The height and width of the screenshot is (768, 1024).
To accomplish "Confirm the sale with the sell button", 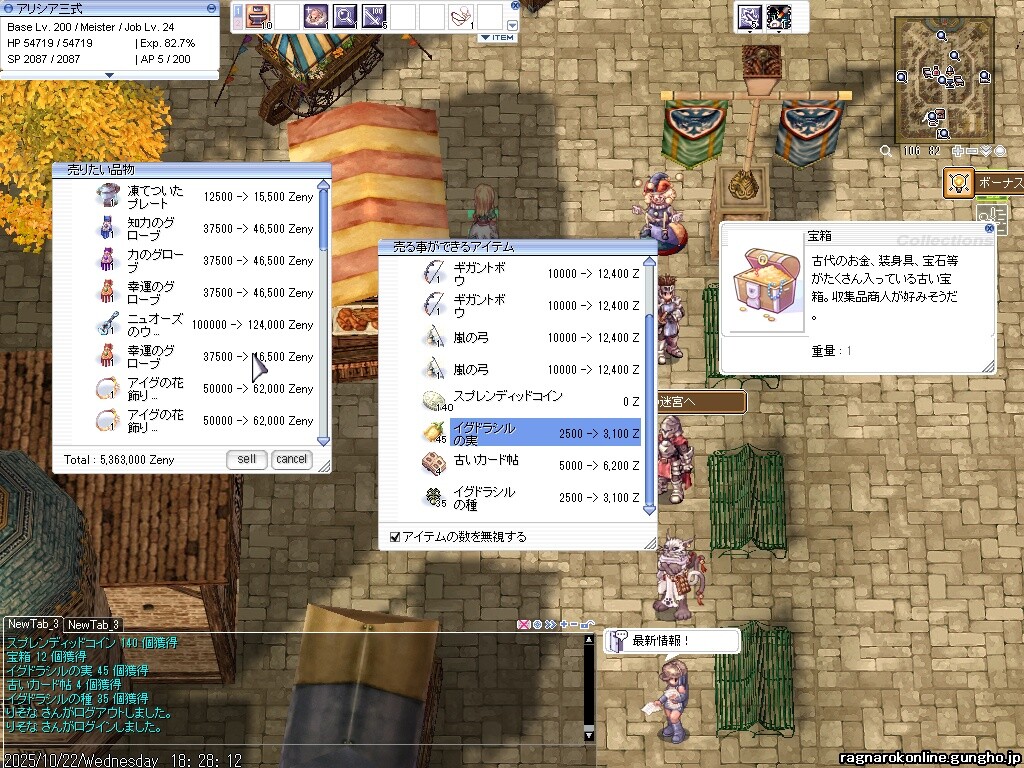I will (x=246, y=459).
